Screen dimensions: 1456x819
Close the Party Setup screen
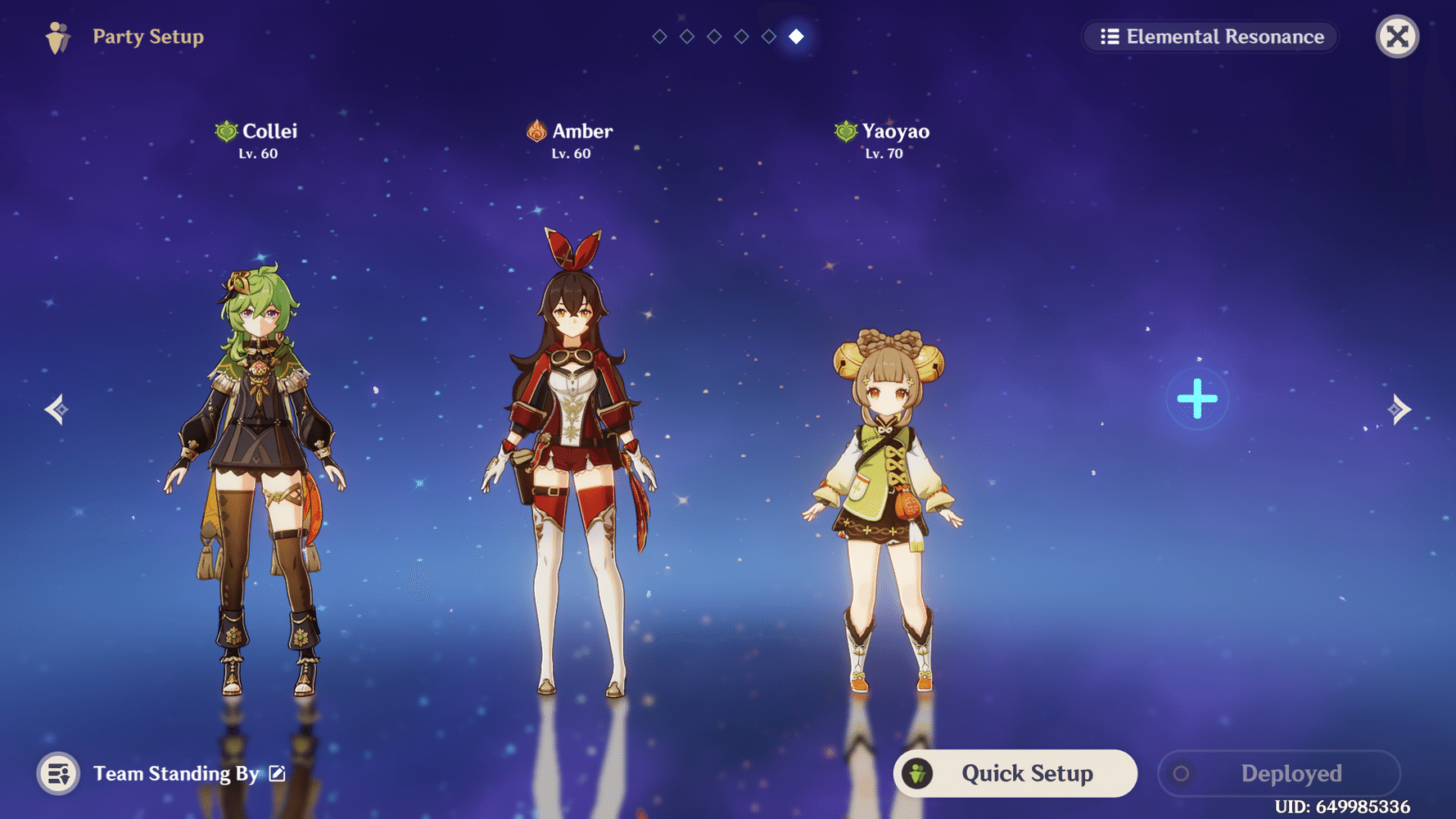tap(1397, 37)
